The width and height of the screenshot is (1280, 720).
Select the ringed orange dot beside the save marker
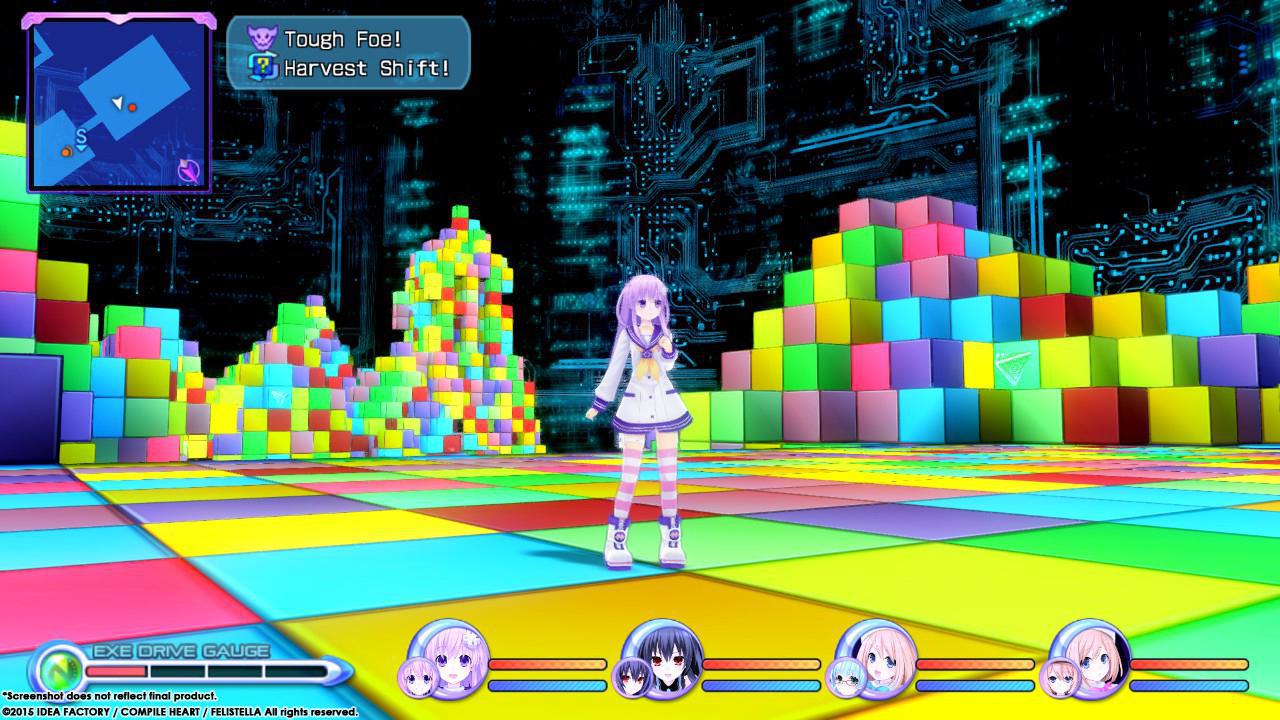click(67, 152)
